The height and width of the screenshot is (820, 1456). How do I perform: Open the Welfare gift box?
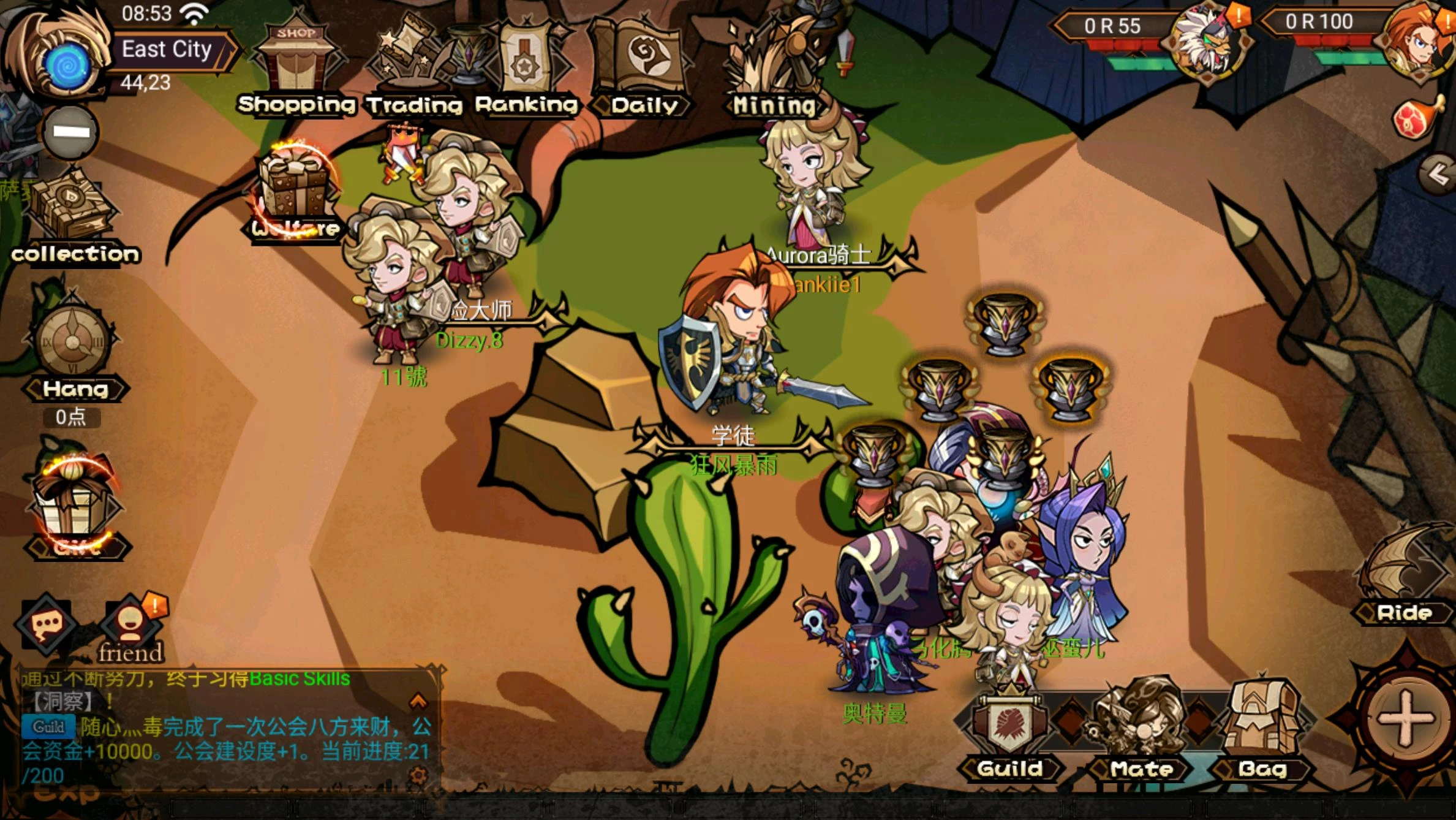(x=296, y=189)
